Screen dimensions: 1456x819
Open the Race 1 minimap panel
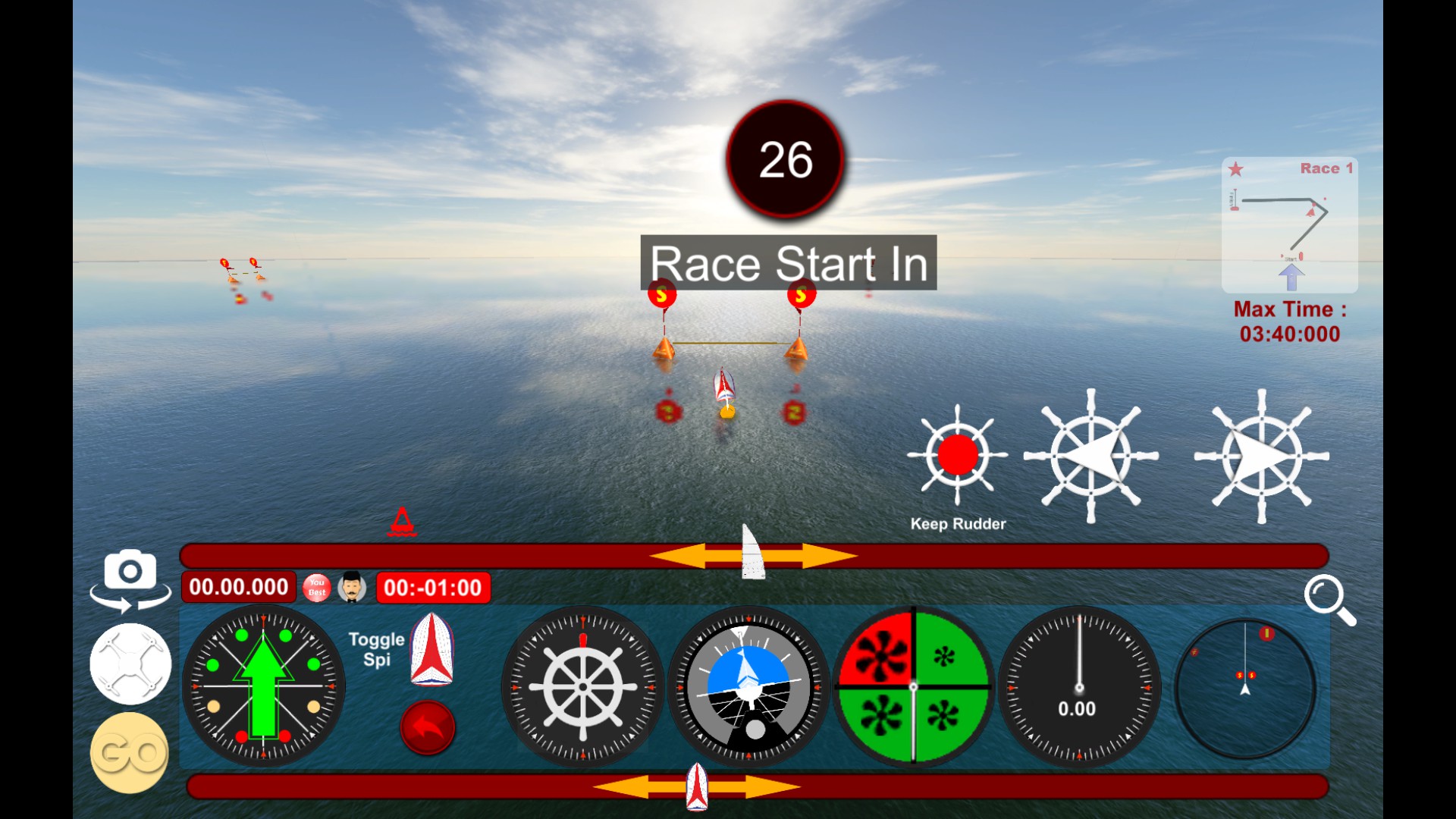click(x=1289, y=224)
